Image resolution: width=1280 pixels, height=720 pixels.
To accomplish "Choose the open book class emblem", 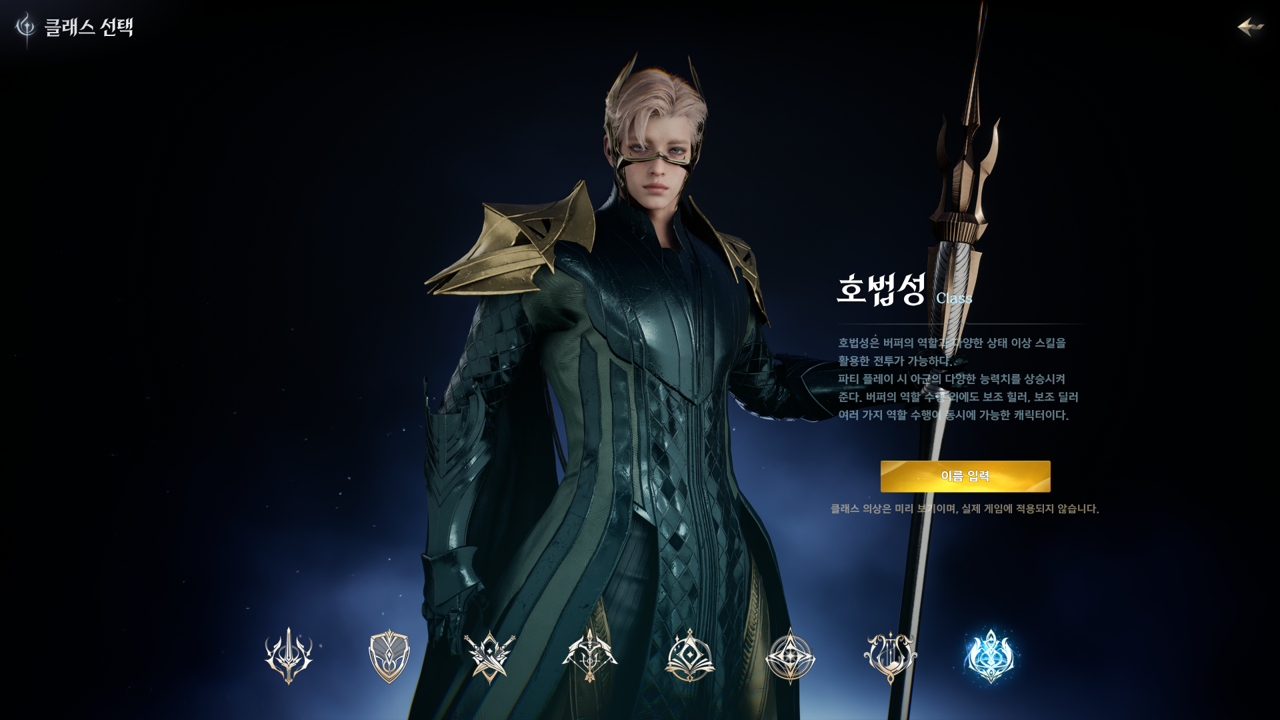I will click(x=690, y=656).
